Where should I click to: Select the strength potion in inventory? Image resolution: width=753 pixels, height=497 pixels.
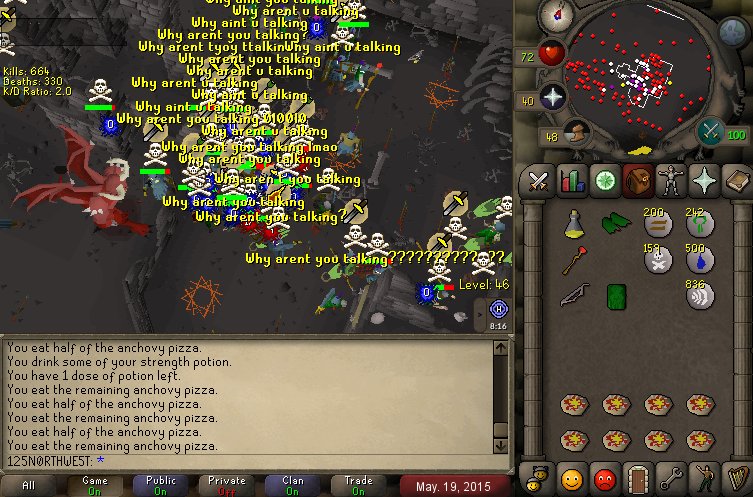click(x=574, y=223)
